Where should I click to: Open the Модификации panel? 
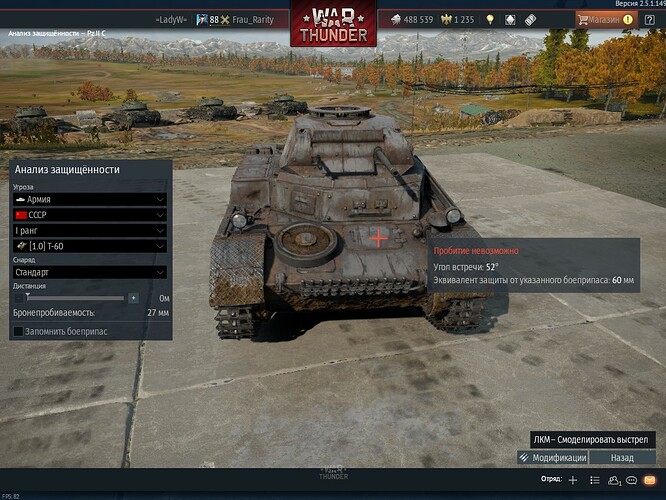click(x=552, y=457)
